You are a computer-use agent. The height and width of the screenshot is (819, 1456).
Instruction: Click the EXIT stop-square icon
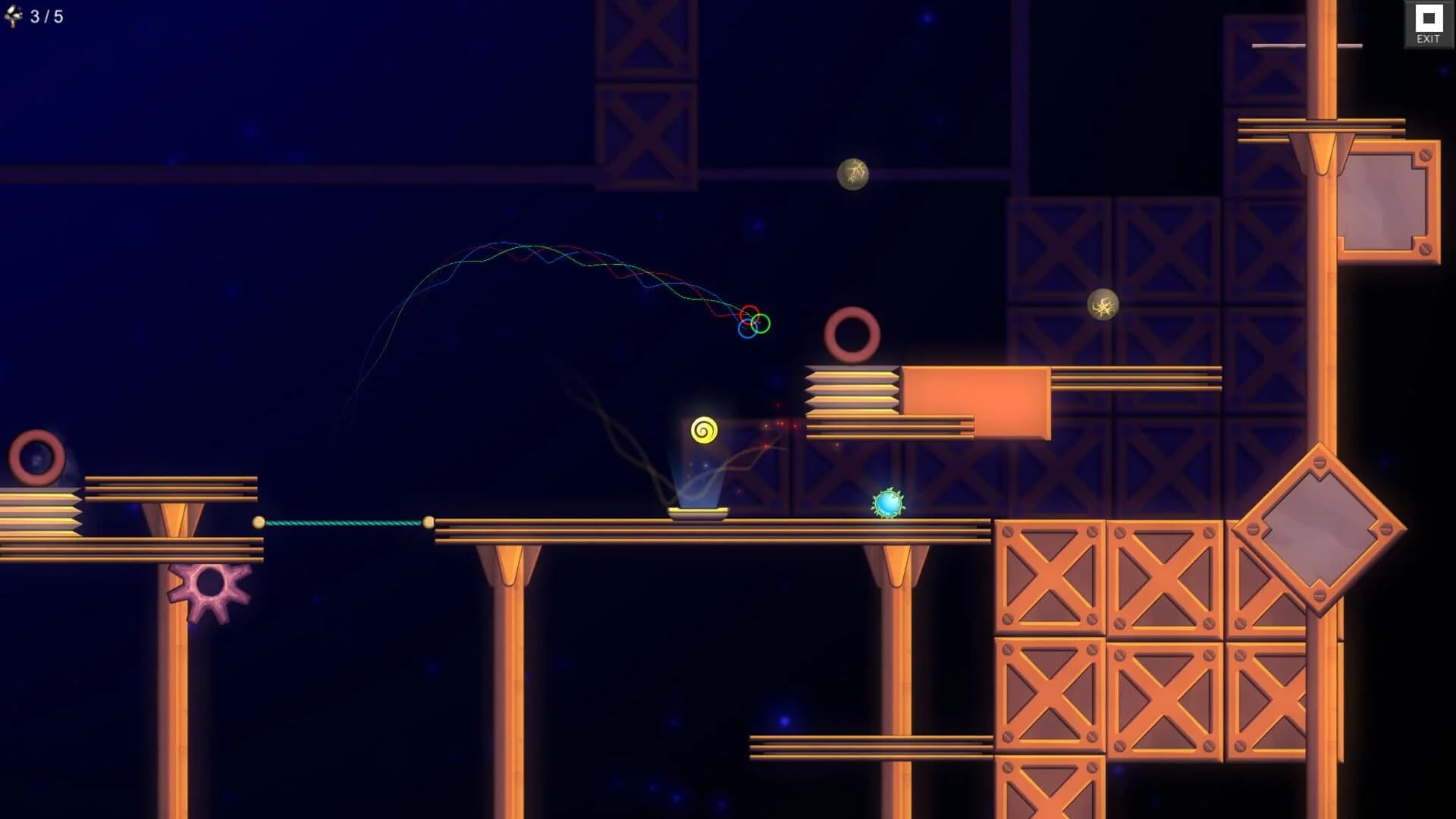[1429, 17]
